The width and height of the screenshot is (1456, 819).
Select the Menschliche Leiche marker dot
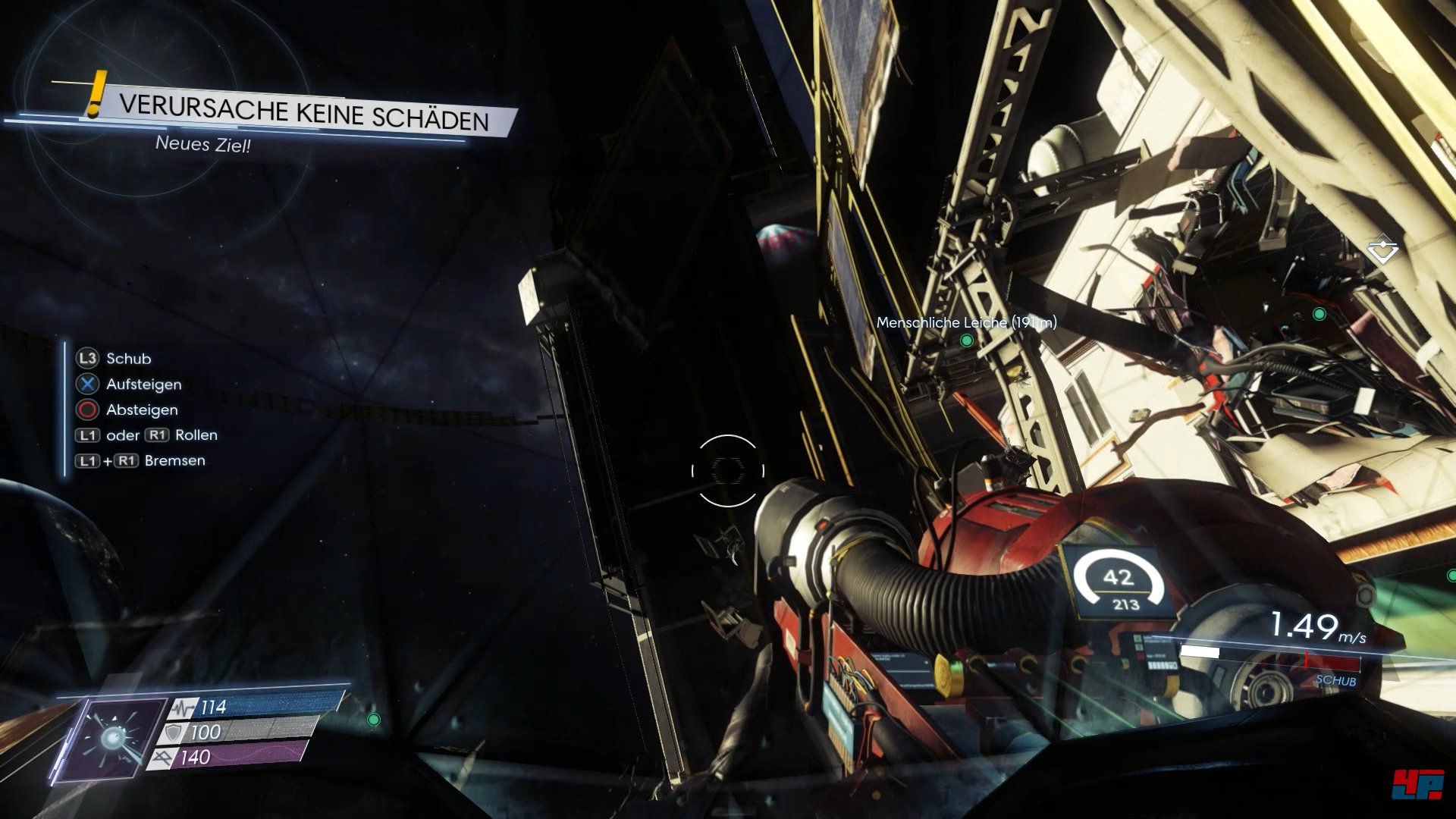[966, 340]
